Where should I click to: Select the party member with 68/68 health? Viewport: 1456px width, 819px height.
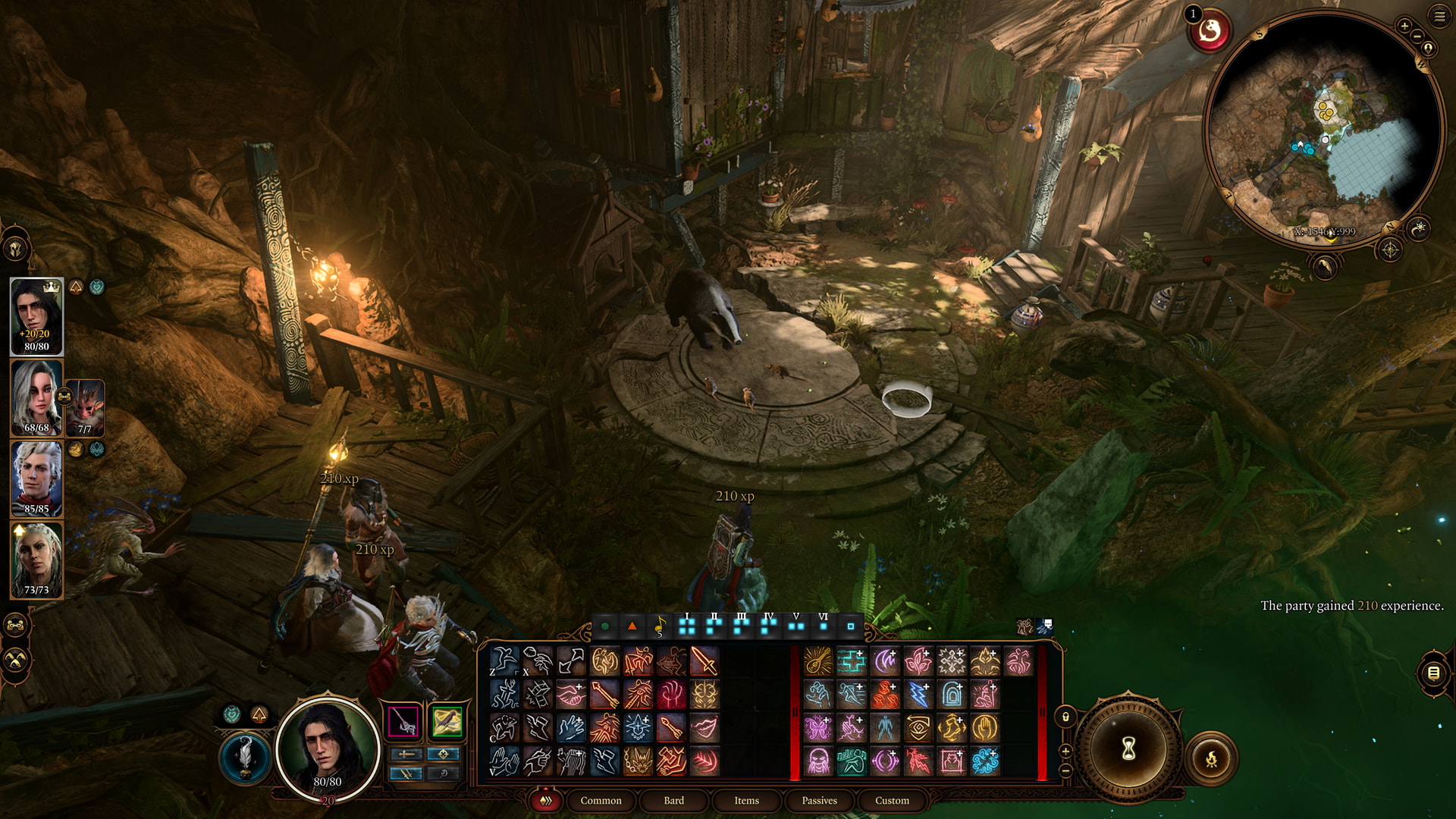(x=36, y=398)
